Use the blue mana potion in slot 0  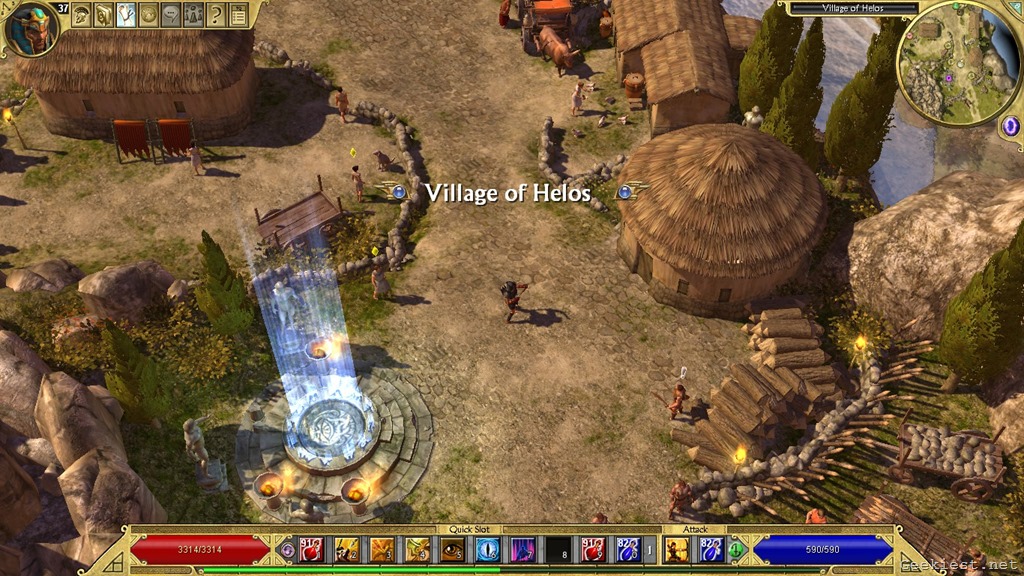tap(627, 548)
